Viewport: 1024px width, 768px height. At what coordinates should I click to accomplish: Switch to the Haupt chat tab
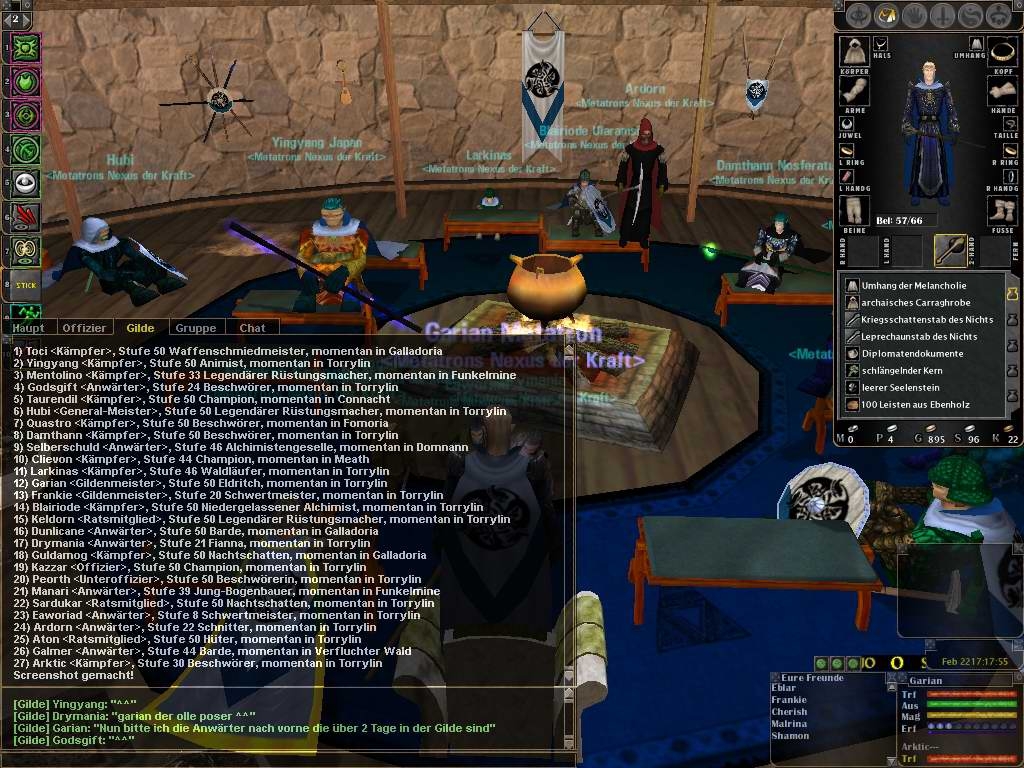(x=29, y=328)
